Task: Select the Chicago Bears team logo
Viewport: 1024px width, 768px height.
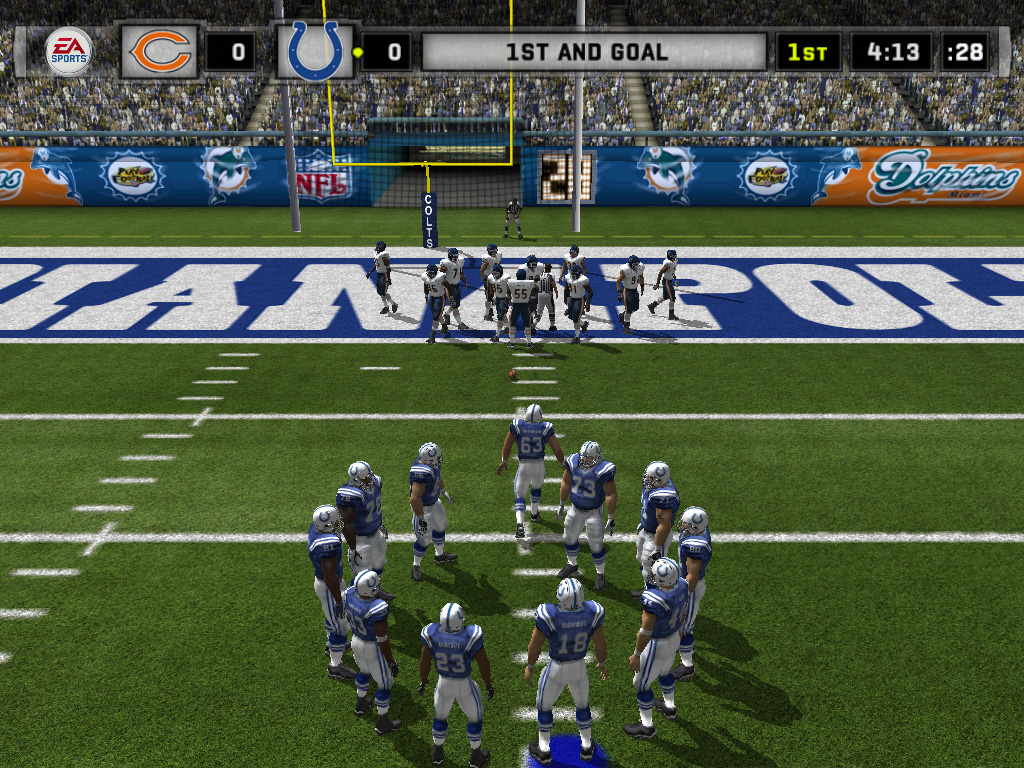Action: click(161, 52)
